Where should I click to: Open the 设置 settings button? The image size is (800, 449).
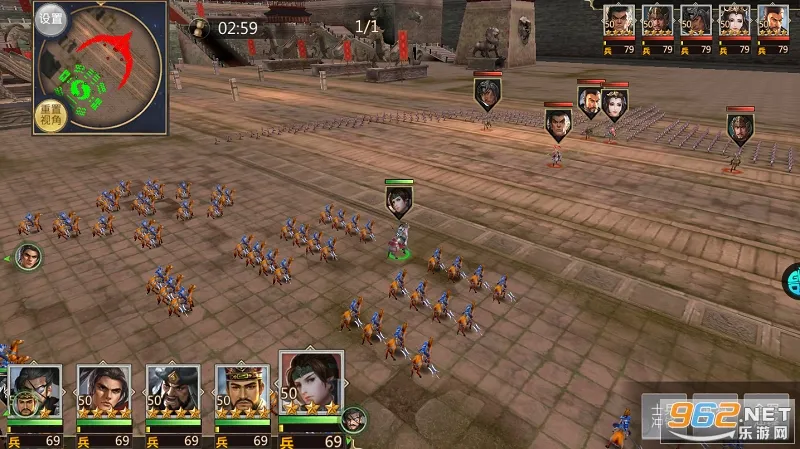[51, 18]
